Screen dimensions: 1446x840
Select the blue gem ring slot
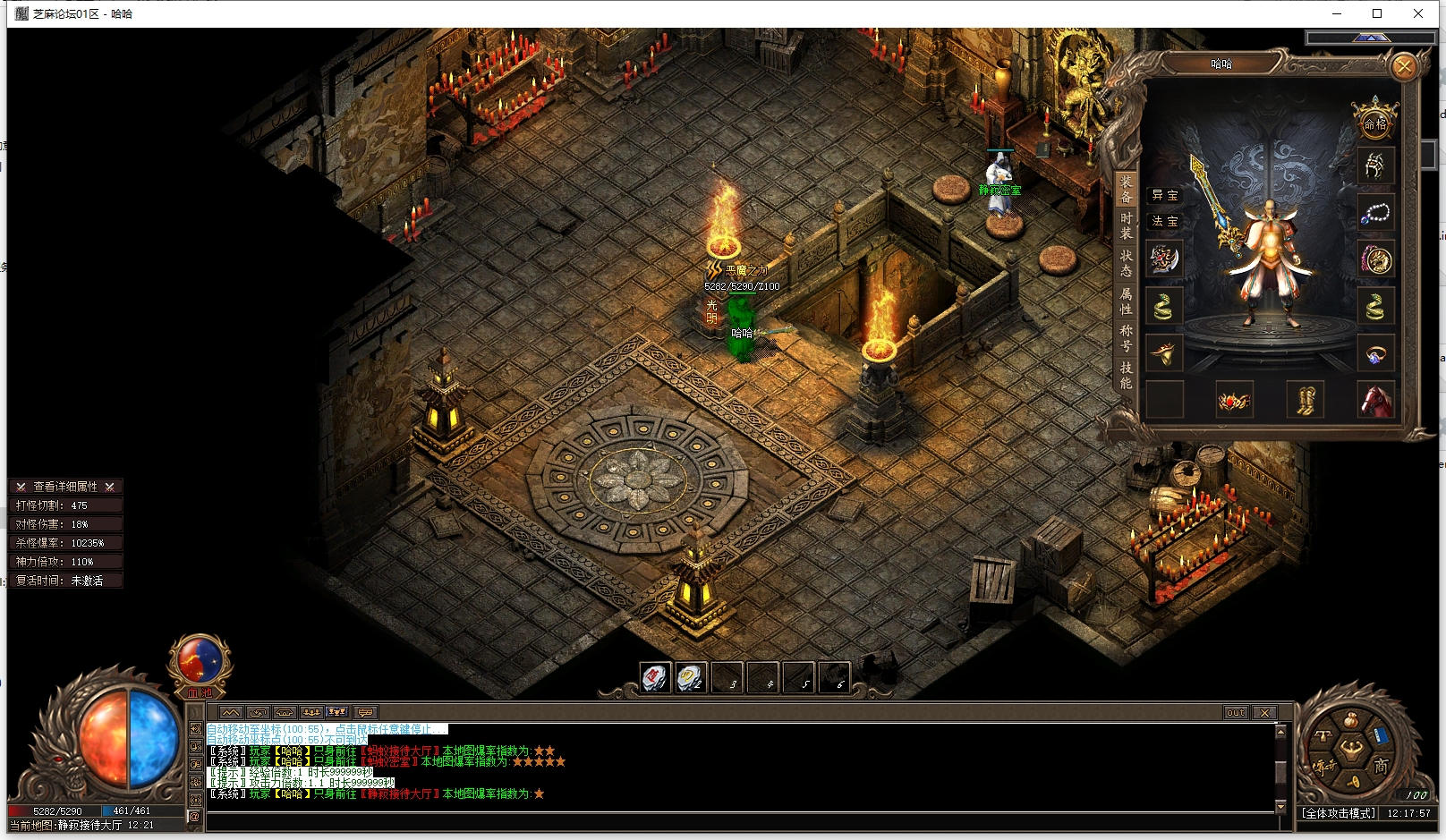click(1375, 353)
